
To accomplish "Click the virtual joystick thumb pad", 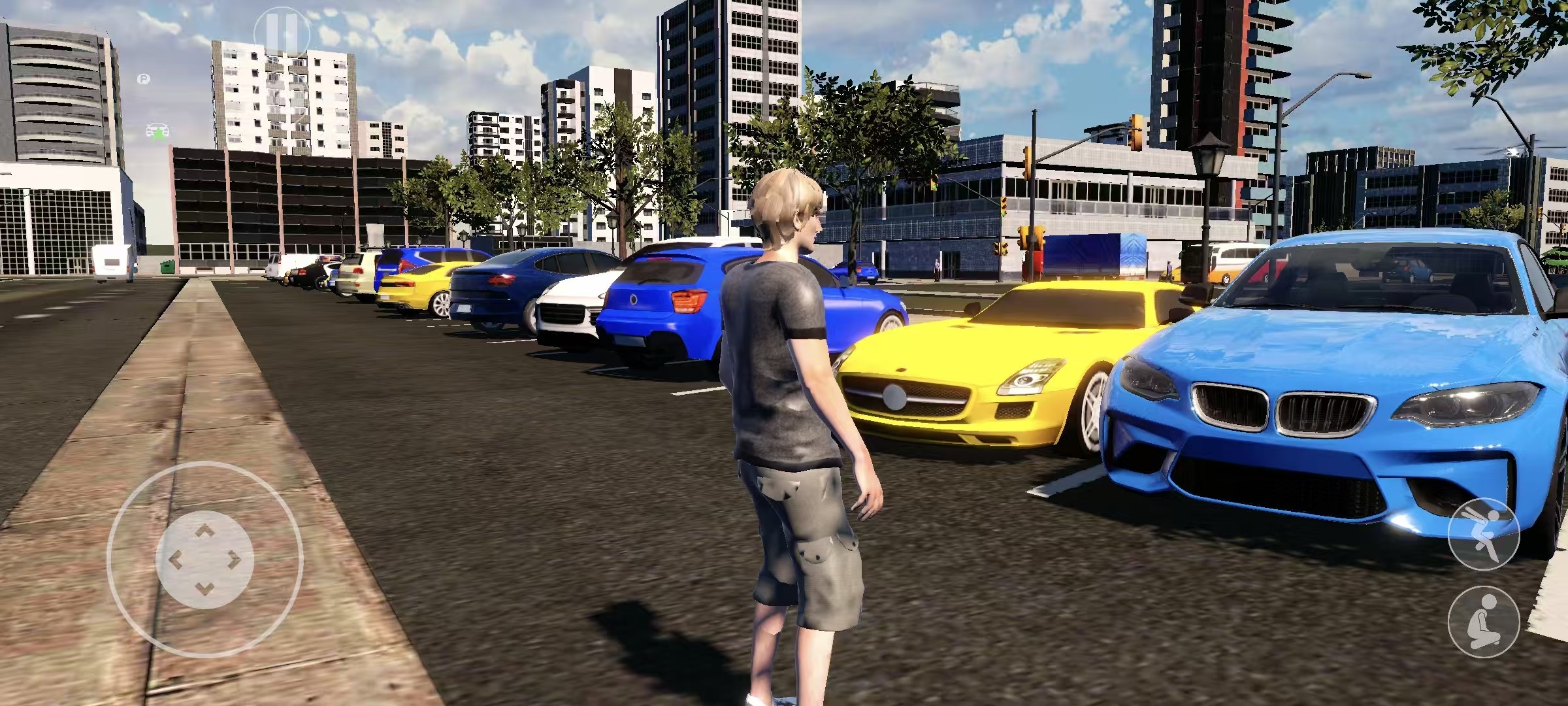I will click(x=204, y=560).
